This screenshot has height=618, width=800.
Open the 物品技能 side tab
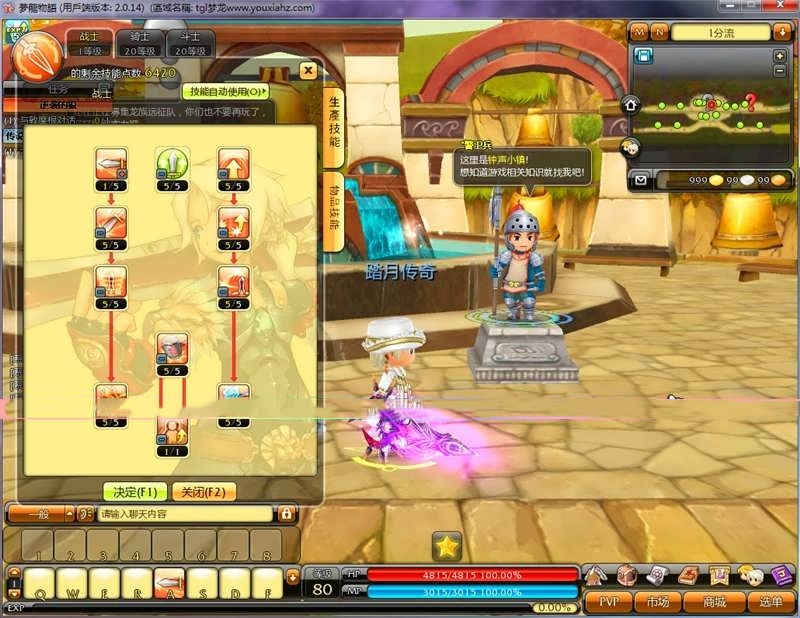(335, 216)
